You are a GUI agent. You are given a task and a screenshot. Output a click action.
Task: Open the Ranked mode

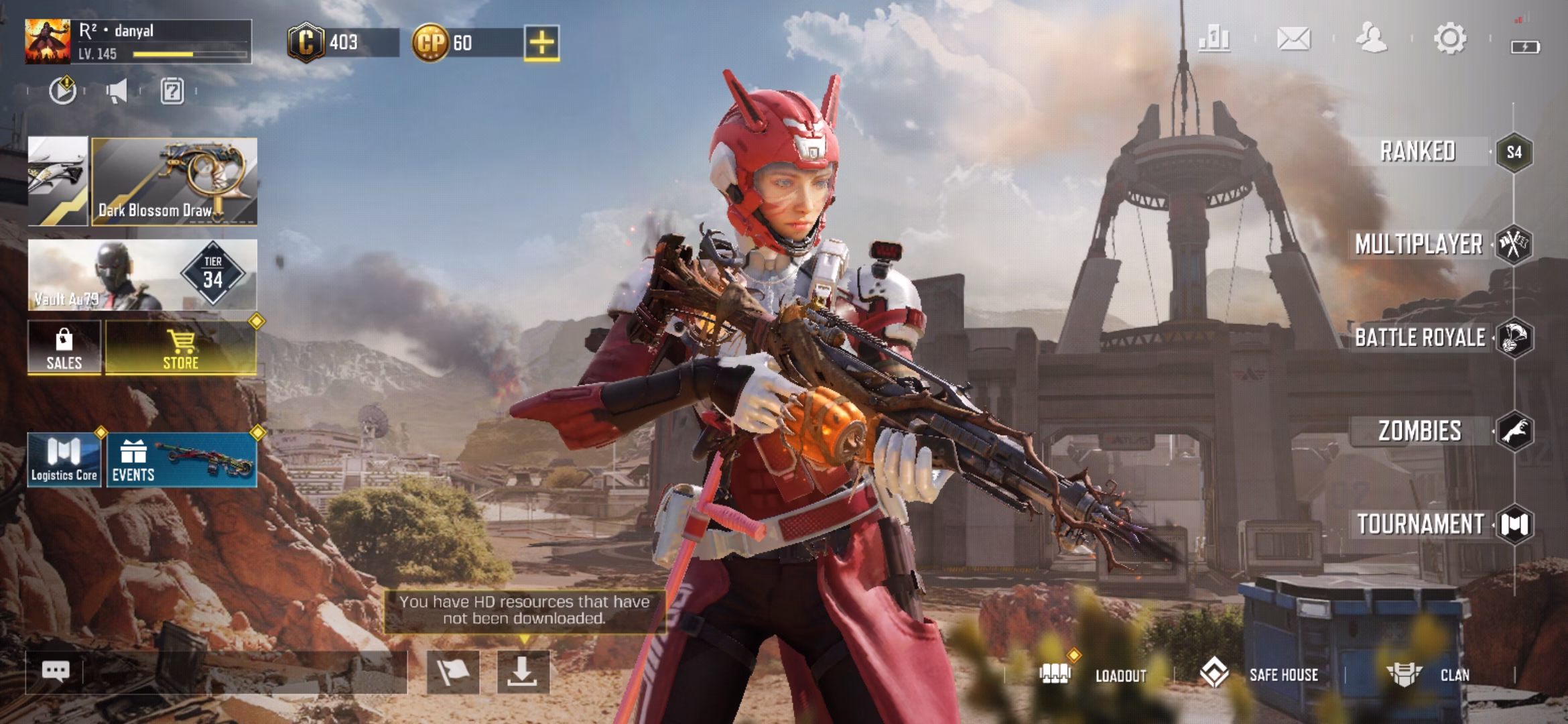1418,152
